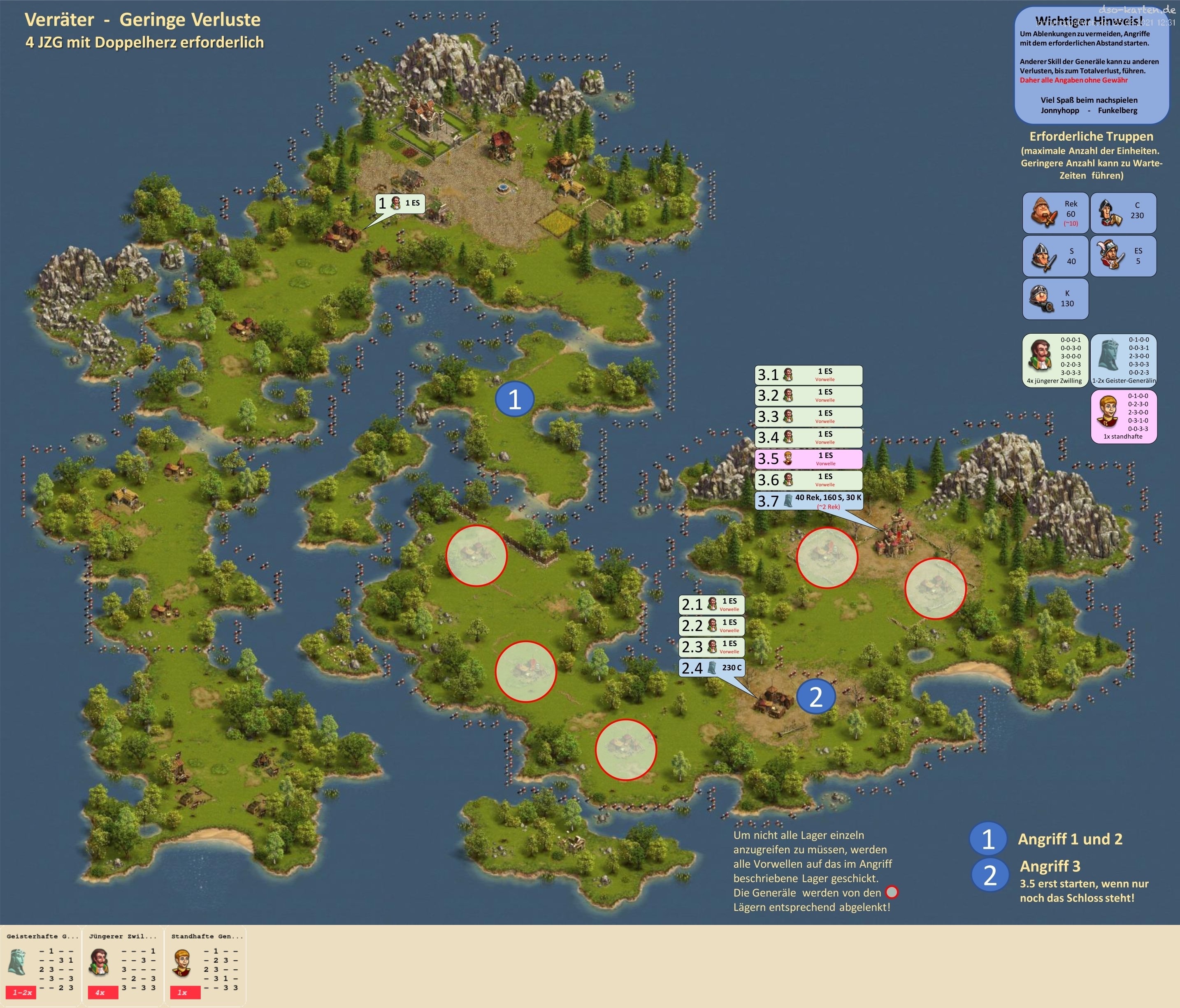Click the Rek 60 recruit troop tile
This screenshot has width=1180, height=1008.
[x=1055, y=213]
